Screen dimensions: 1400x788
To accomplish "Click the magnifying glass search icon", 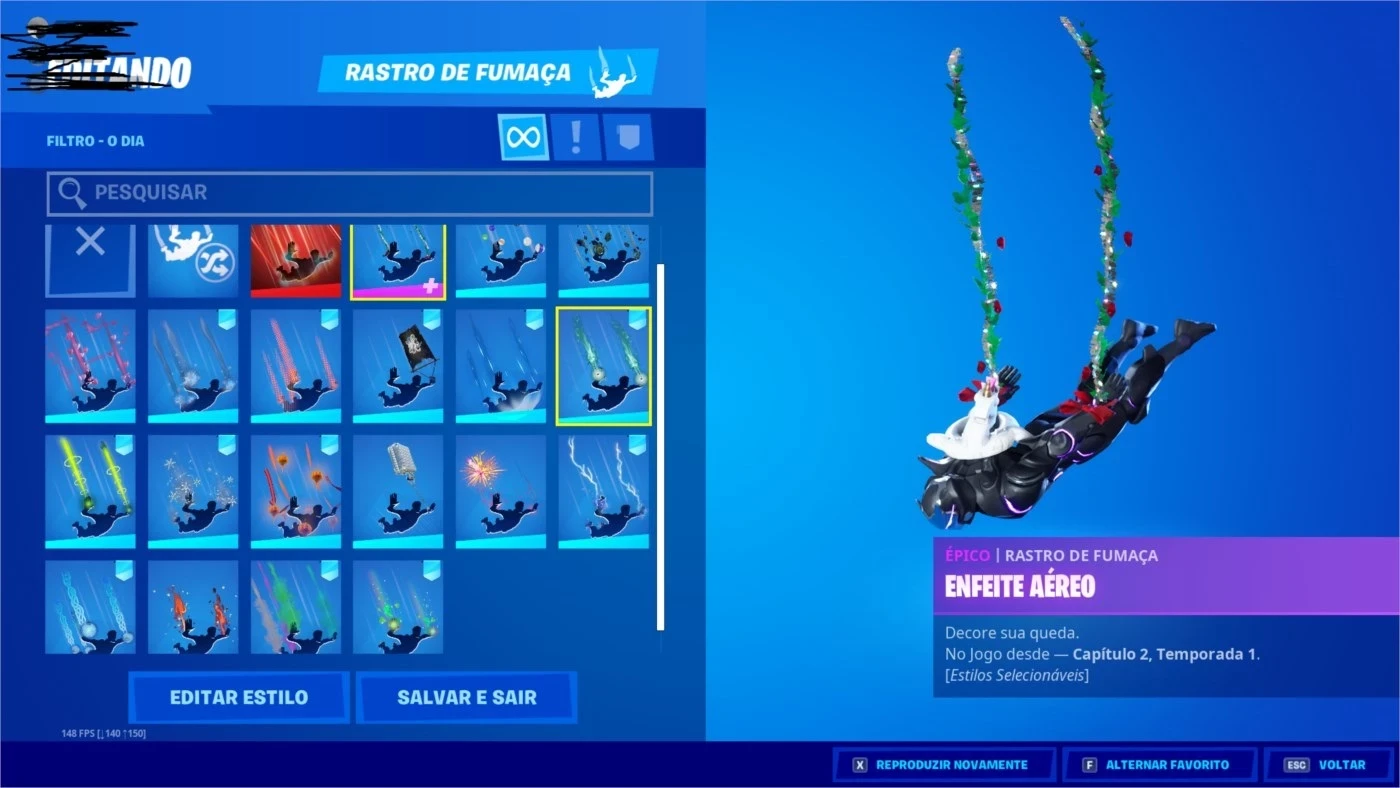I will [x=73, y=192].
